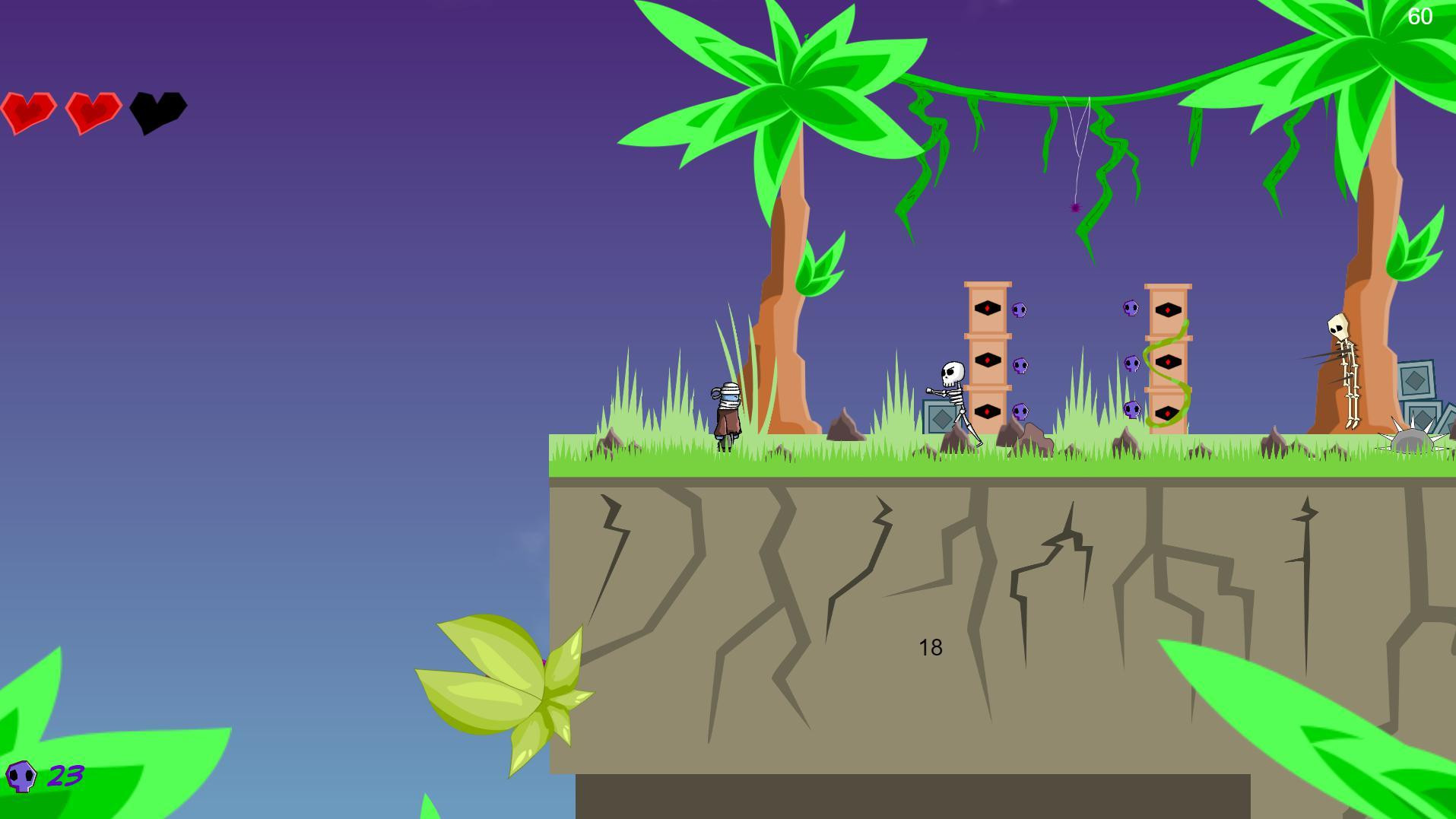This screenshot has height=819, width=1456.
Task: Select the first red heart icon
Action: pos(30,111)
